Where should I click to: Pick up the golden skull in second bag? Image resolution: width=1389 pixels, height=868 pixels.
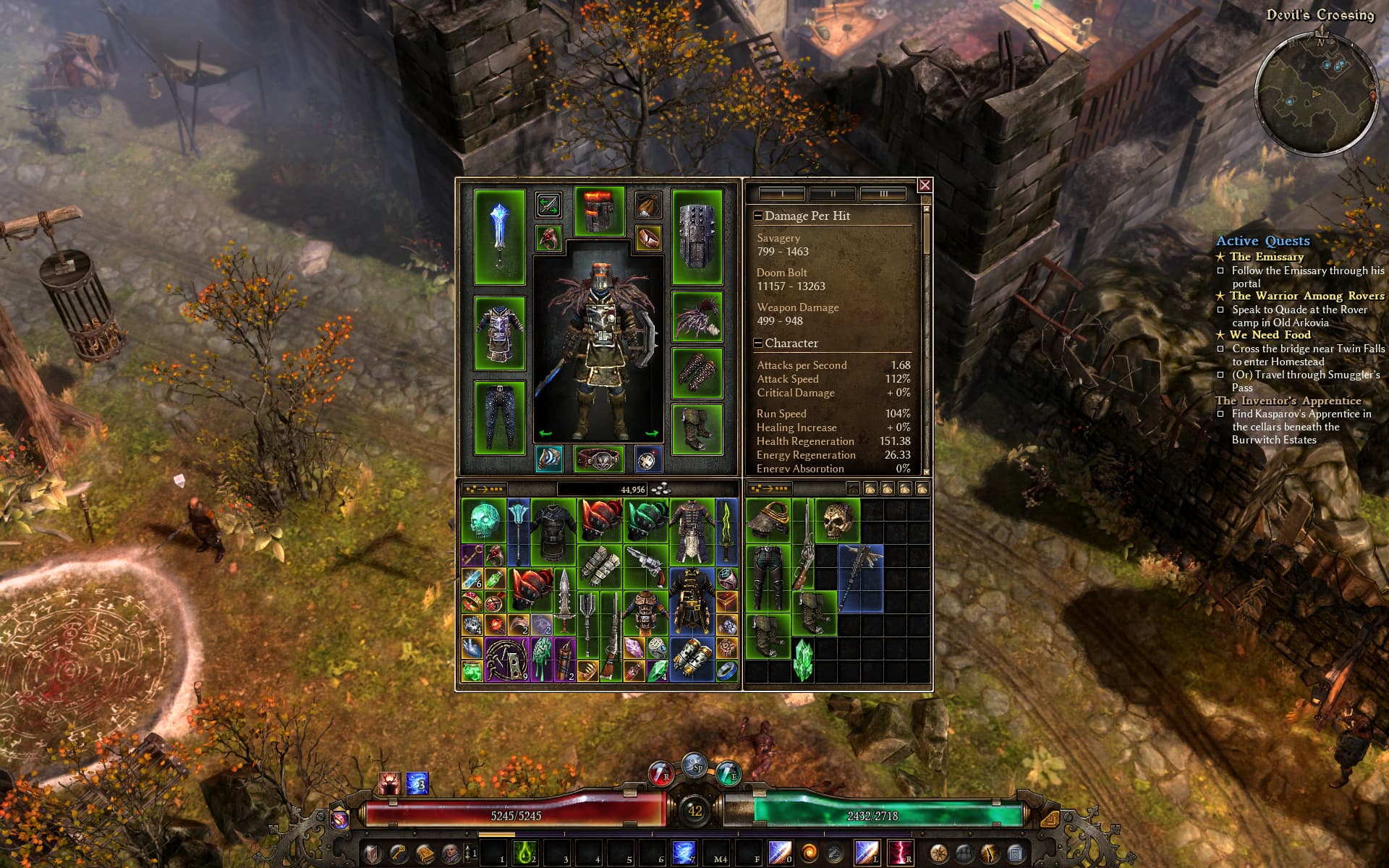click(838, 520)
